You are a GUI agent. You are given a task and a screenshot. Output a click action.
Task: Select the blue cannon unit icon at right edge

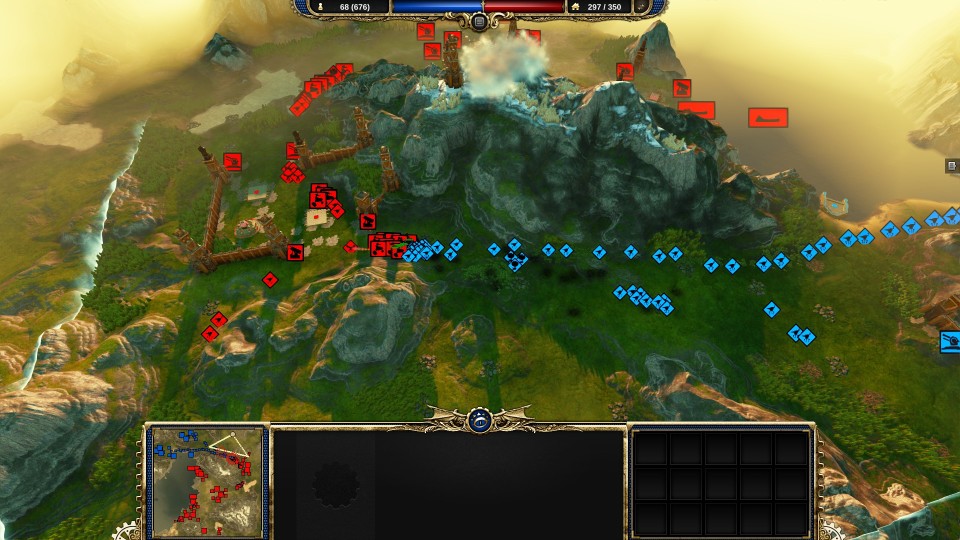click(950, 342)
